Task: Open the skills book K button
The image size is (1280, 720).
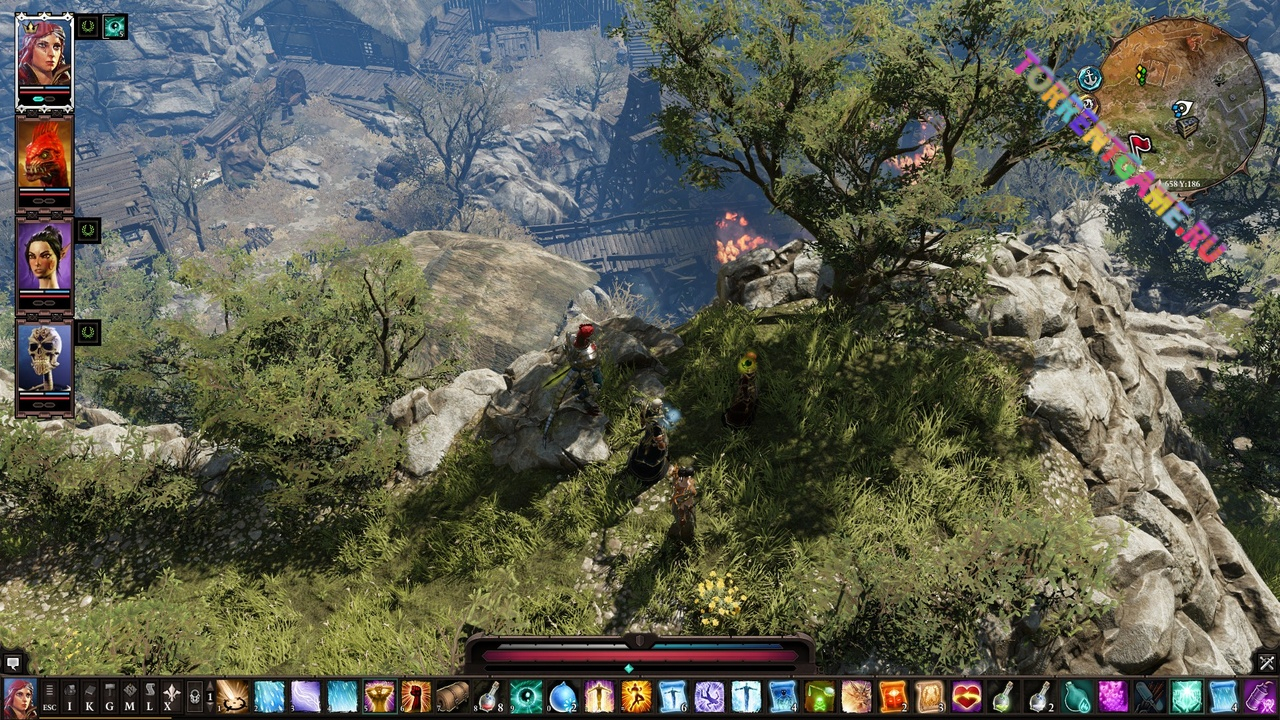Action: pos(90,695)
